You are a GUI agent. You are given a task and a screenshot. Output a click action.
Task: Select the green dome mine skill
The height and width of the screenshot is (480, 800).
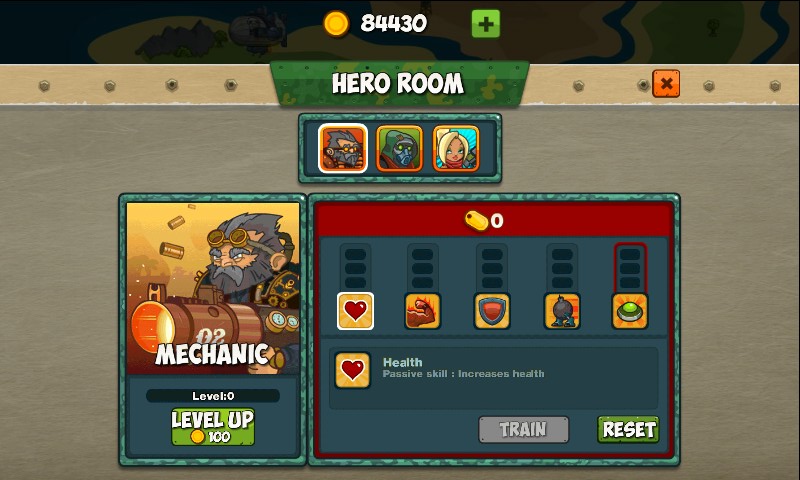pyautogui.click(x=630, y=311)
